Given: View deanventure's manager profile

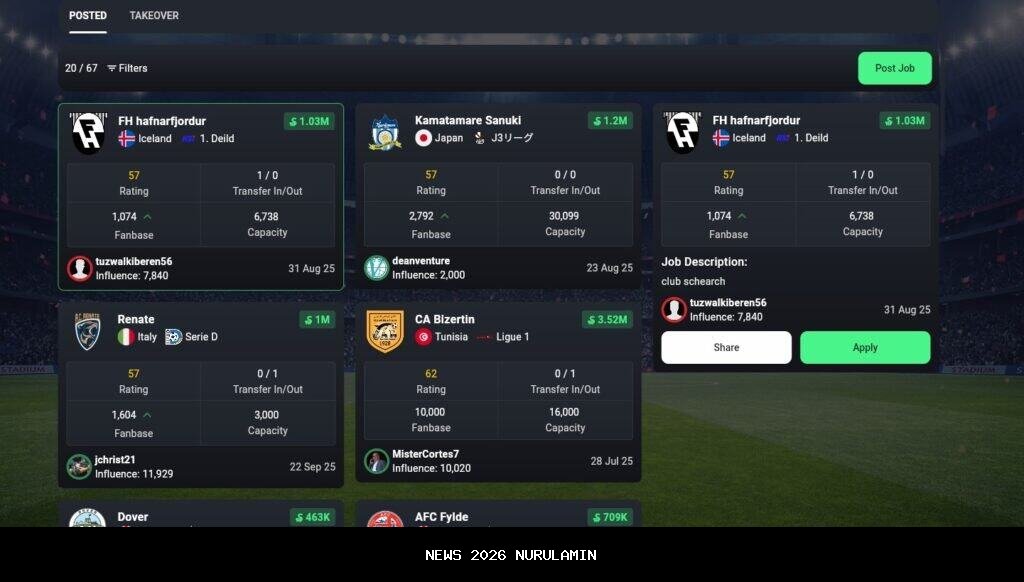Looking at the screenshot, I should pyautogui.click(x=421, y=261).
